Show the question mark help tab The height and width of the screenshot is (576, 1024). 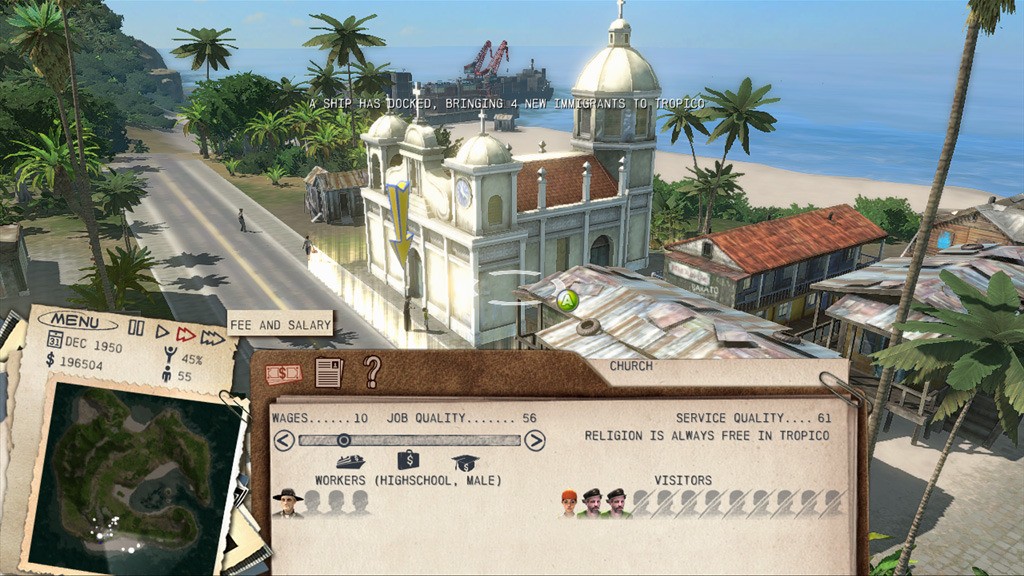(x=372, y=371)
